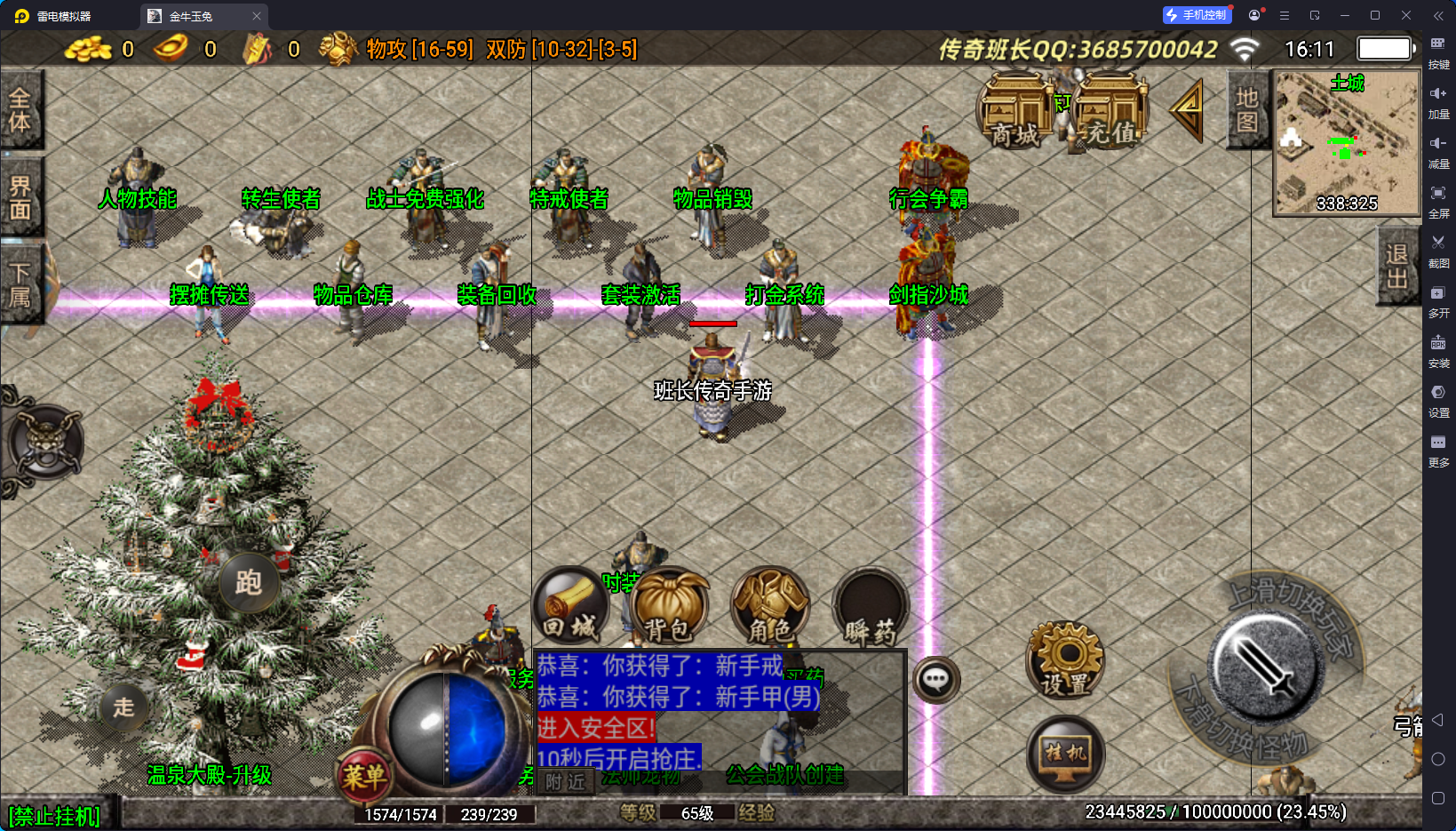Select the 下属 side tab

(x=20, y=284)
